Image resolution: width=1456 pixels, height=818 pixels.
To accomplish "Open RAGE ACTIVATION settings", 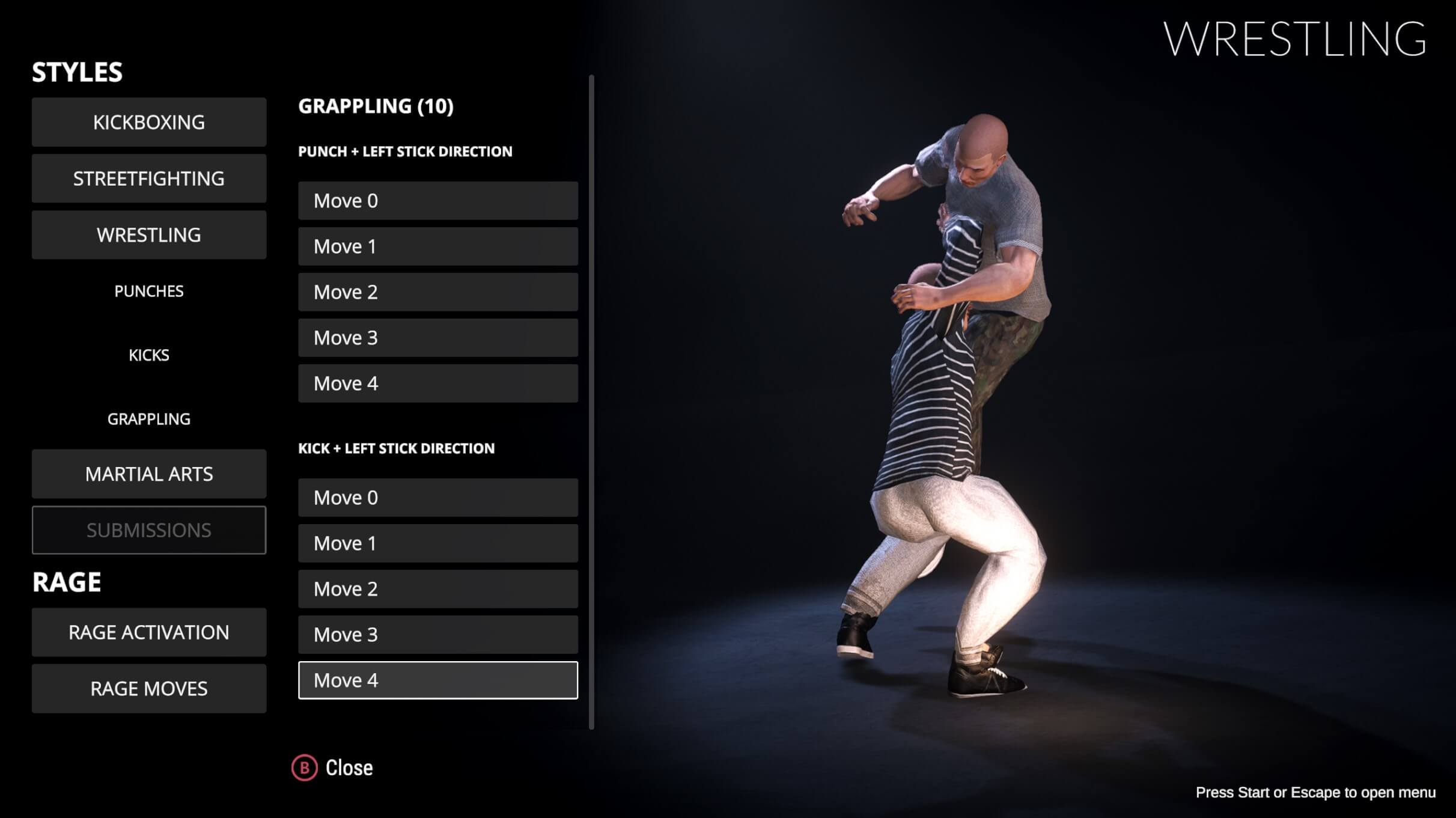I will coord(148,632).
